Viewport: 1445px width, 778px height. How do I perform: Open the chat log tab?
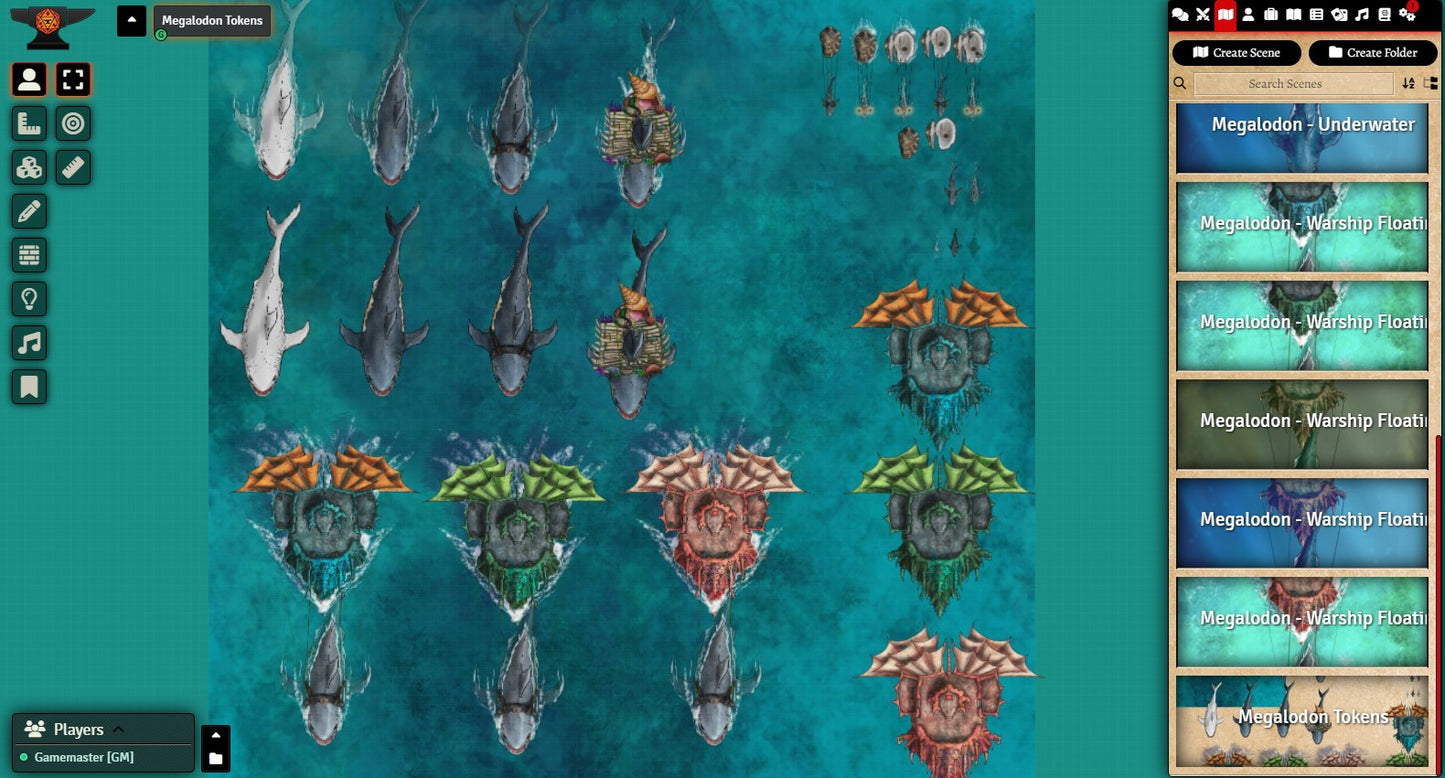[x=1180, y=14]
